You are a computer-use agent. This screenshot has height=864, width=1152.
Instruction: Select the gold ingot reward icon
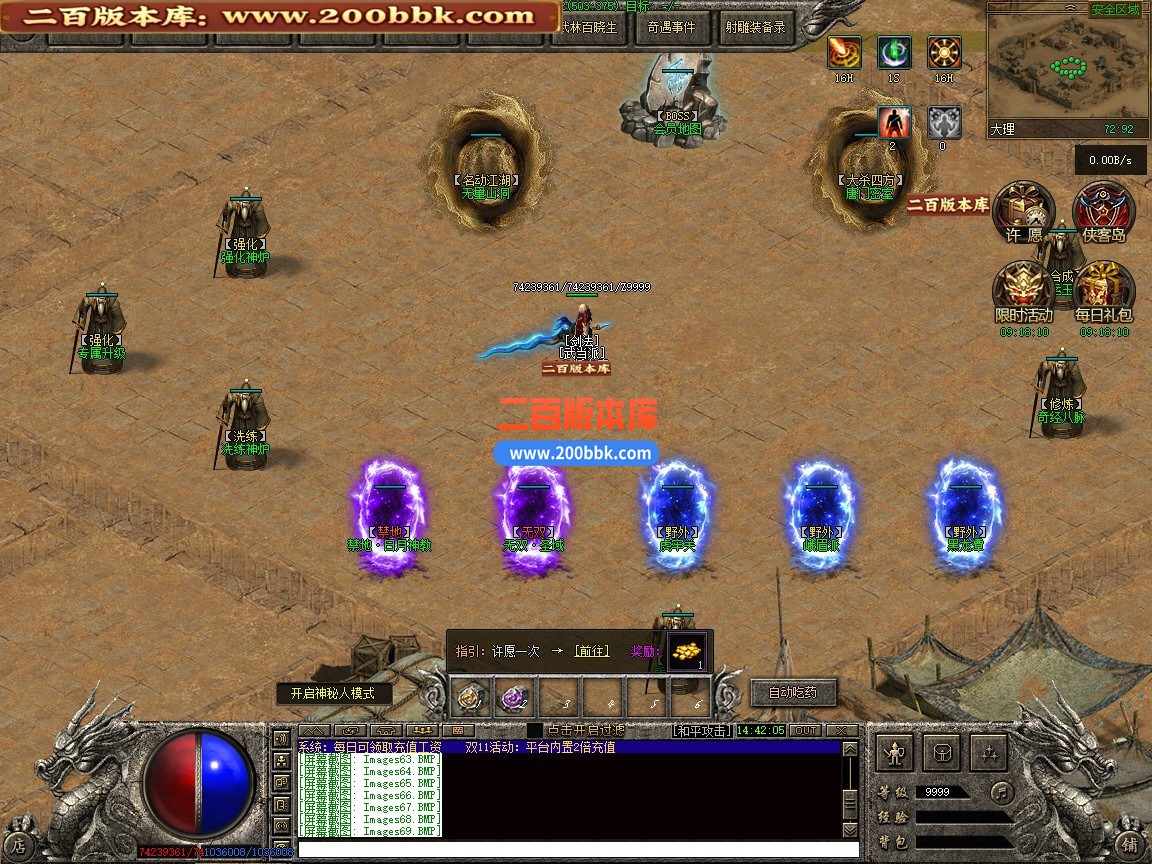[x=686, y=651]
